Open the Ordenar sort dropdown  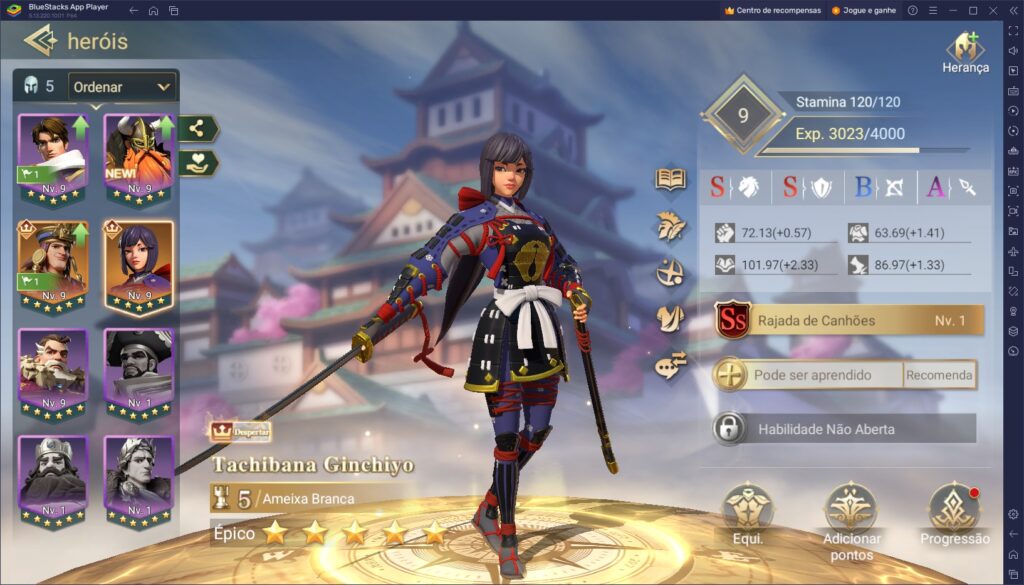point(122,87)
